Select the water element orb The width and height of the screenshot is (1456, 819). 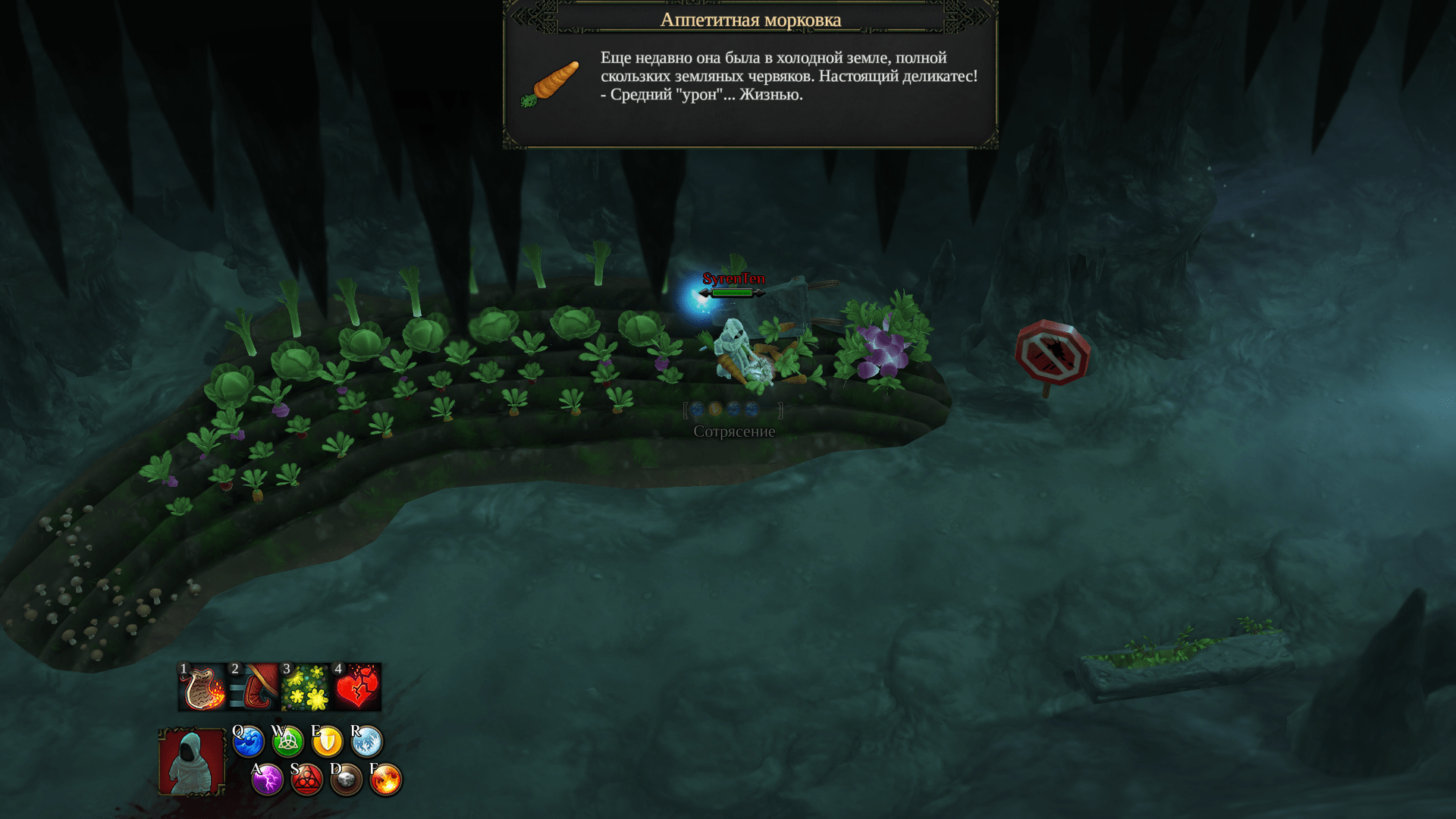[x=248, y=742]
